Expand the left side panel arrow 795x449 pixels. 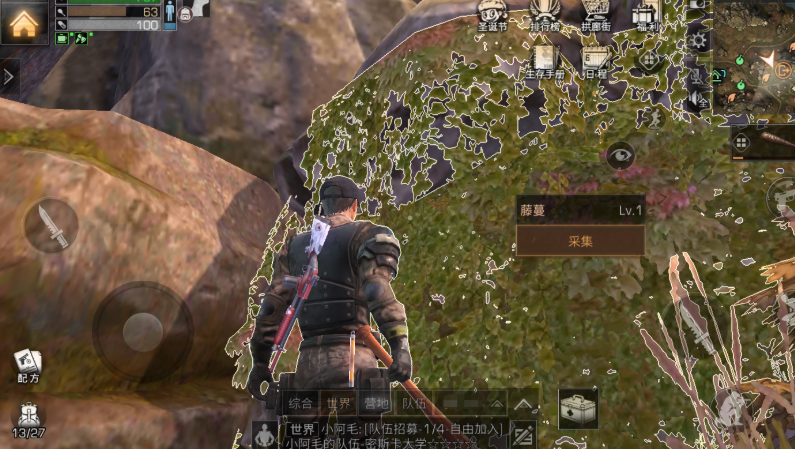tap(9, 77)
